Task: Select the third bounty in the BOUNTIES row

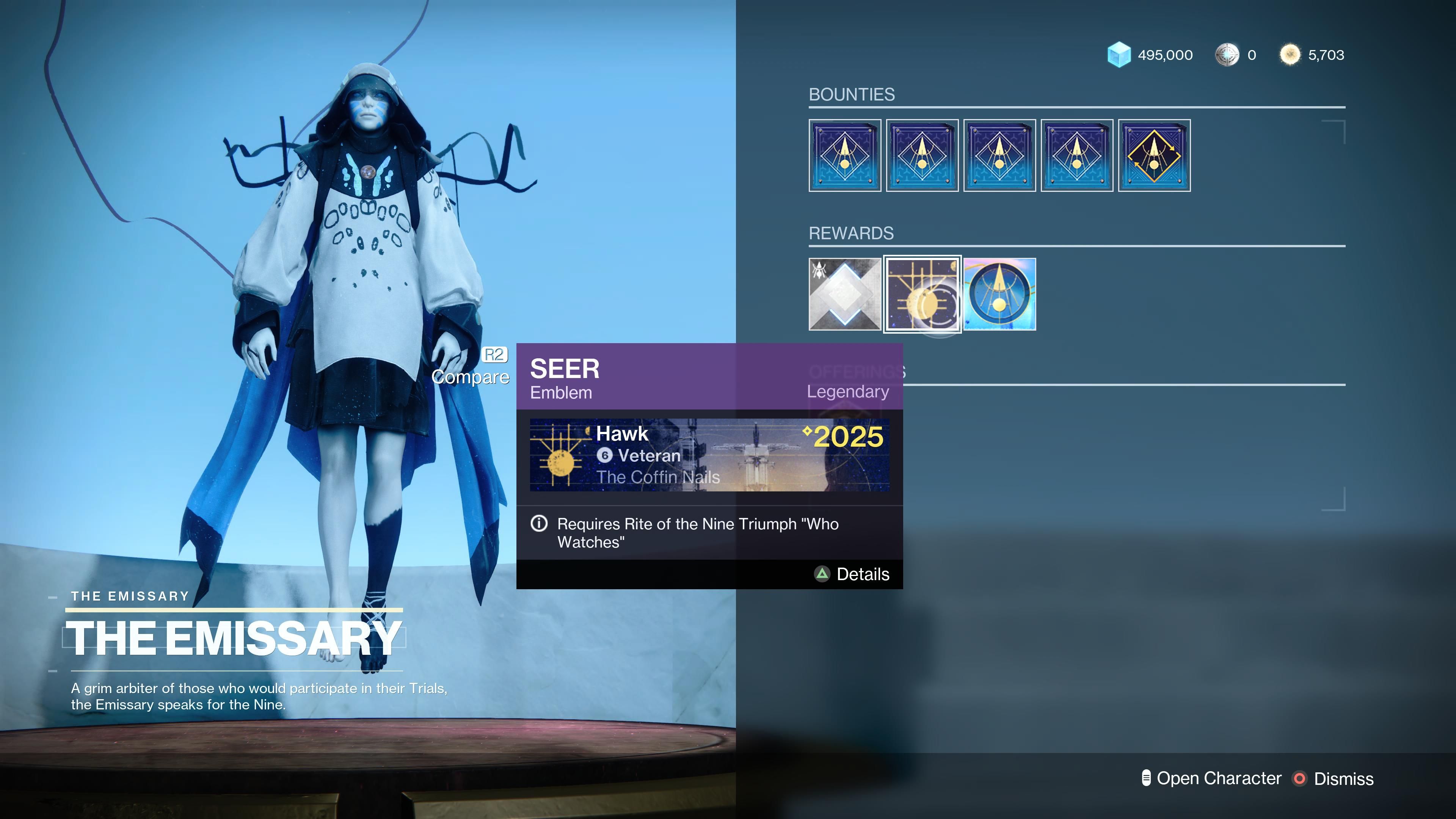Action: (x=999, y=155)
